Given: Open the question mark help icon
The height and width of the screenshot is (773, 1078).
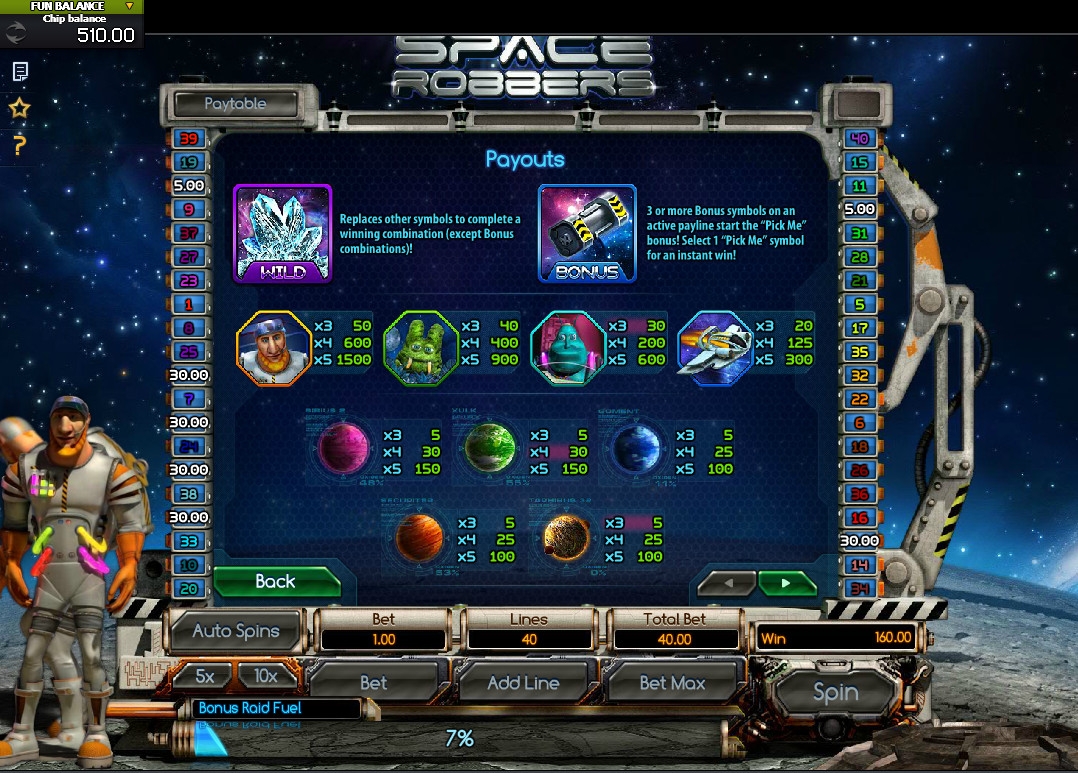Looking at the screenshot, I should pyautogui.click(x=19, y=145).
